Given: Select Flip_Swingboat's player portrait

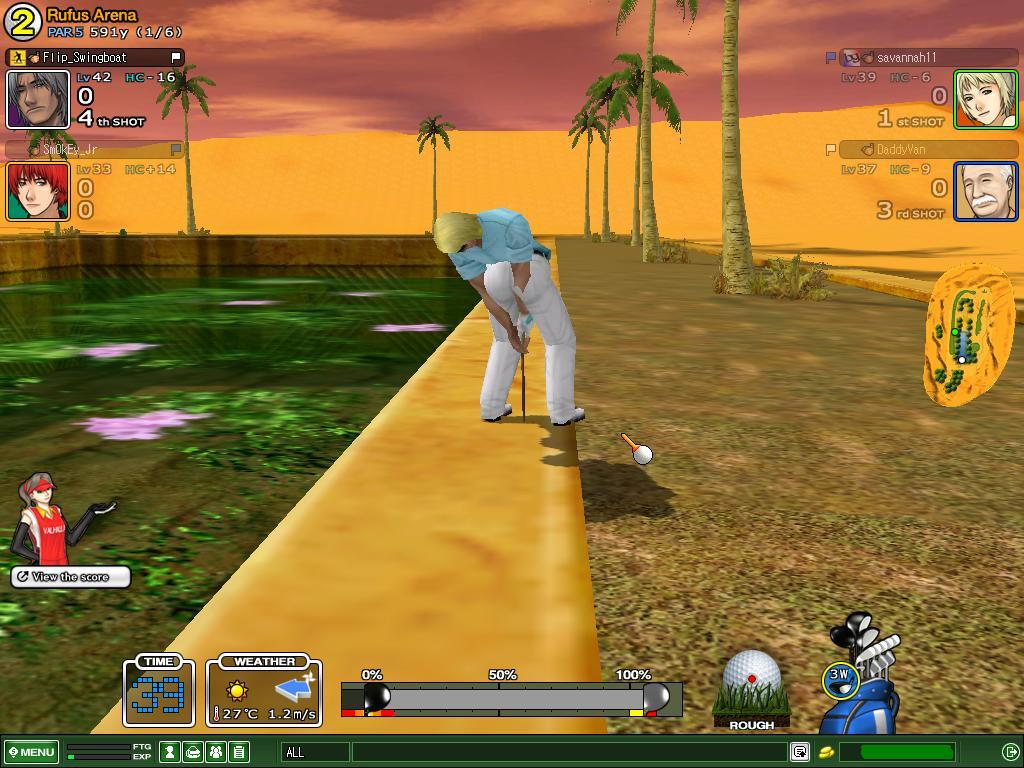Looking at the screenshot, I should coord(38,99).
